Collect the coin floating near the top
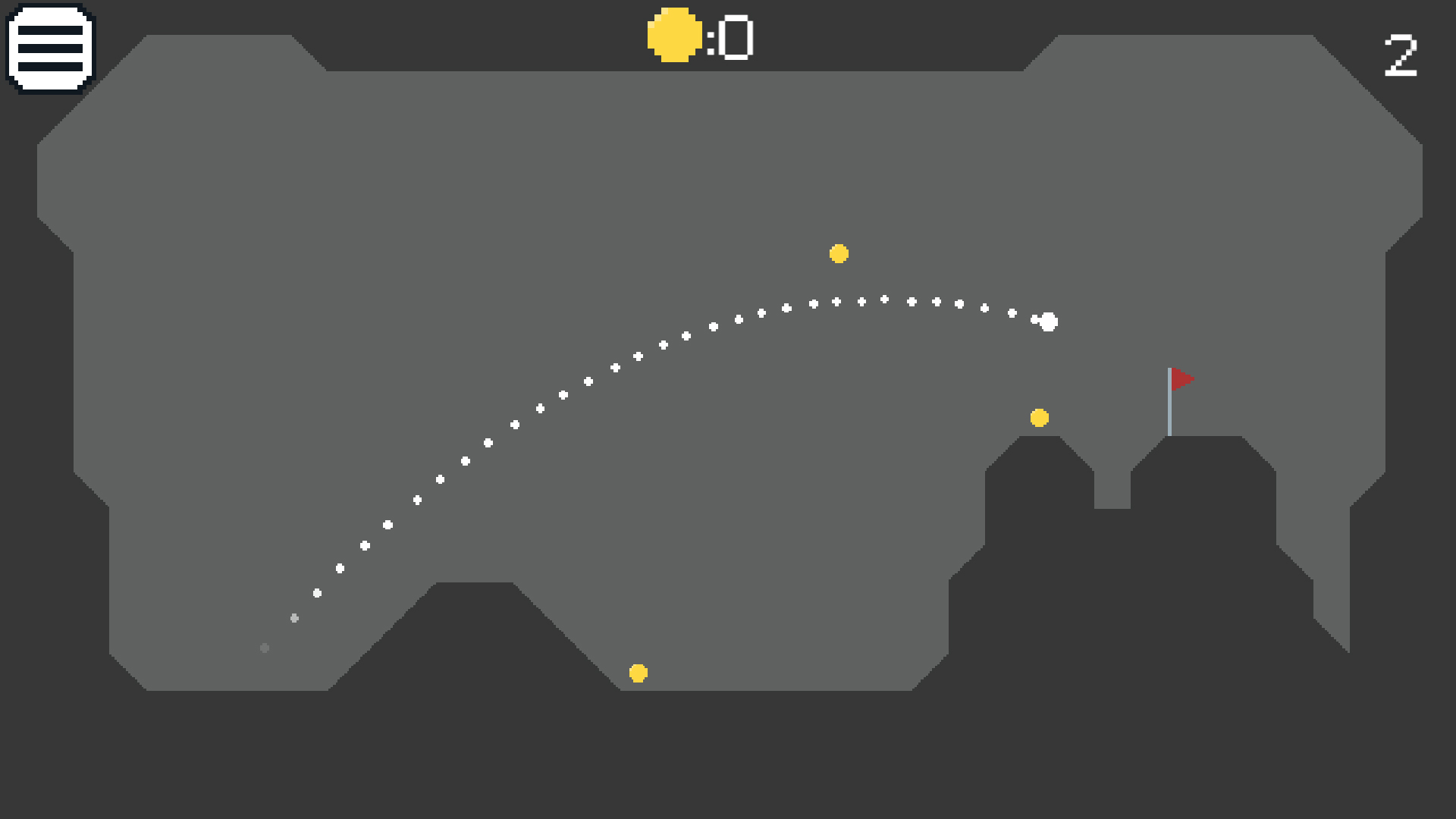Viewport: 1456px width, 819px height. [x=839, y=253]
